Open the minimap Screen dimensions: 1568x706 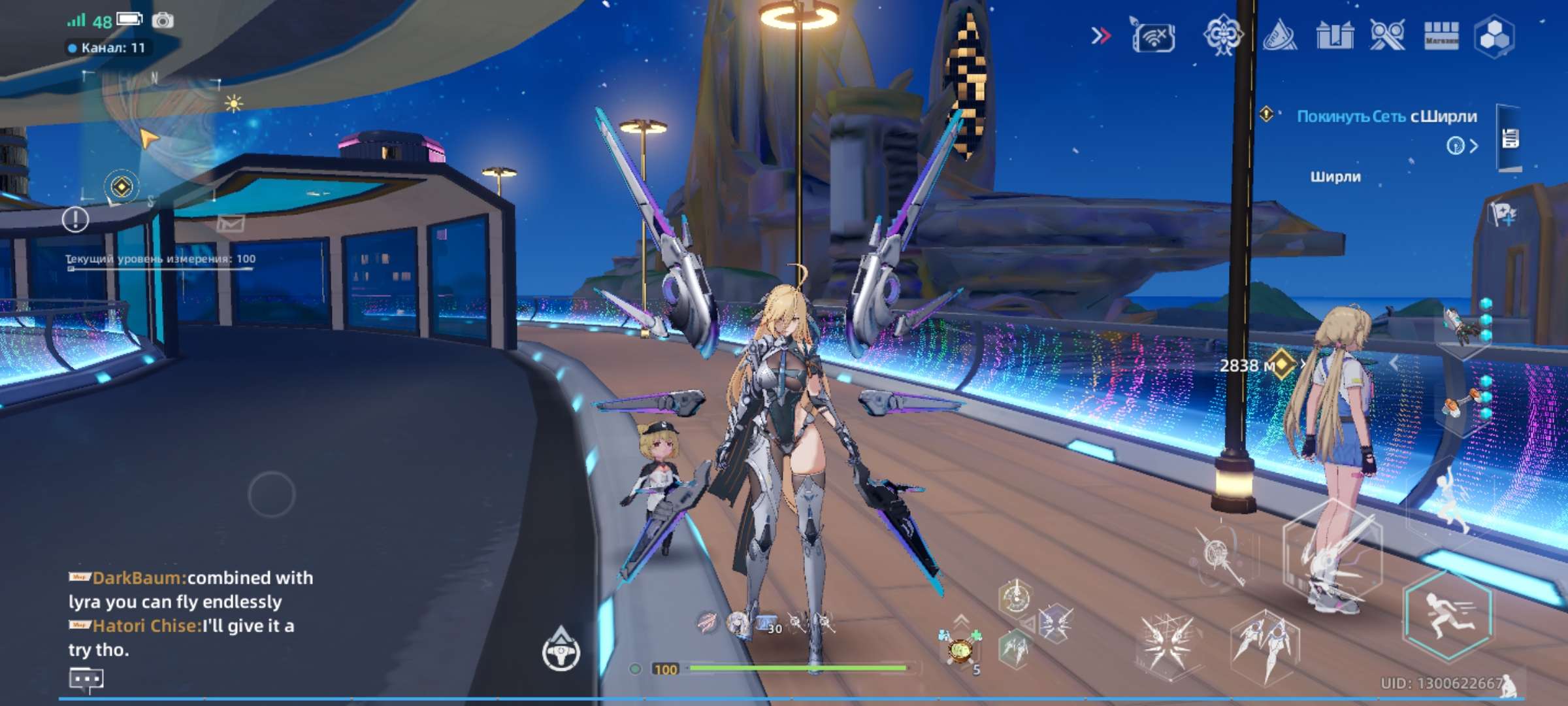click(152, 139)
